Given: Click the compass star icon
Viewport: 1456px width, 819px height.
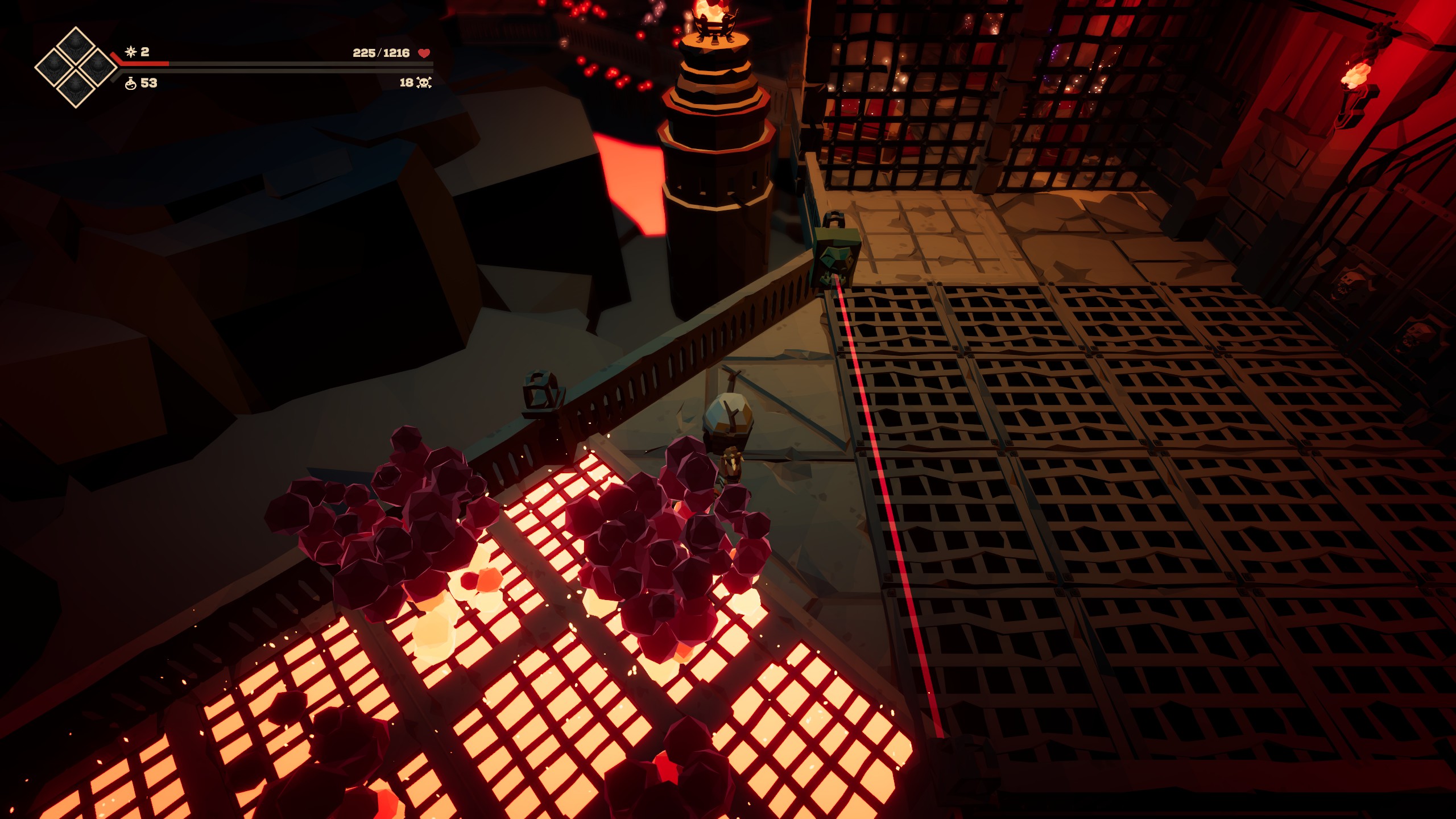Looking at the screenshot, I should [x=131, y=52].
